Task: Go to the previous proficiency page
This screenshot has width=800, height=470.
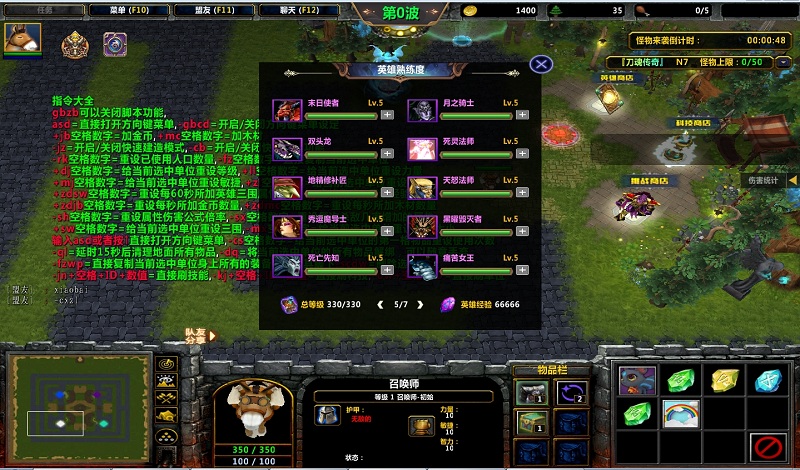Action: [x=378, y=303]
